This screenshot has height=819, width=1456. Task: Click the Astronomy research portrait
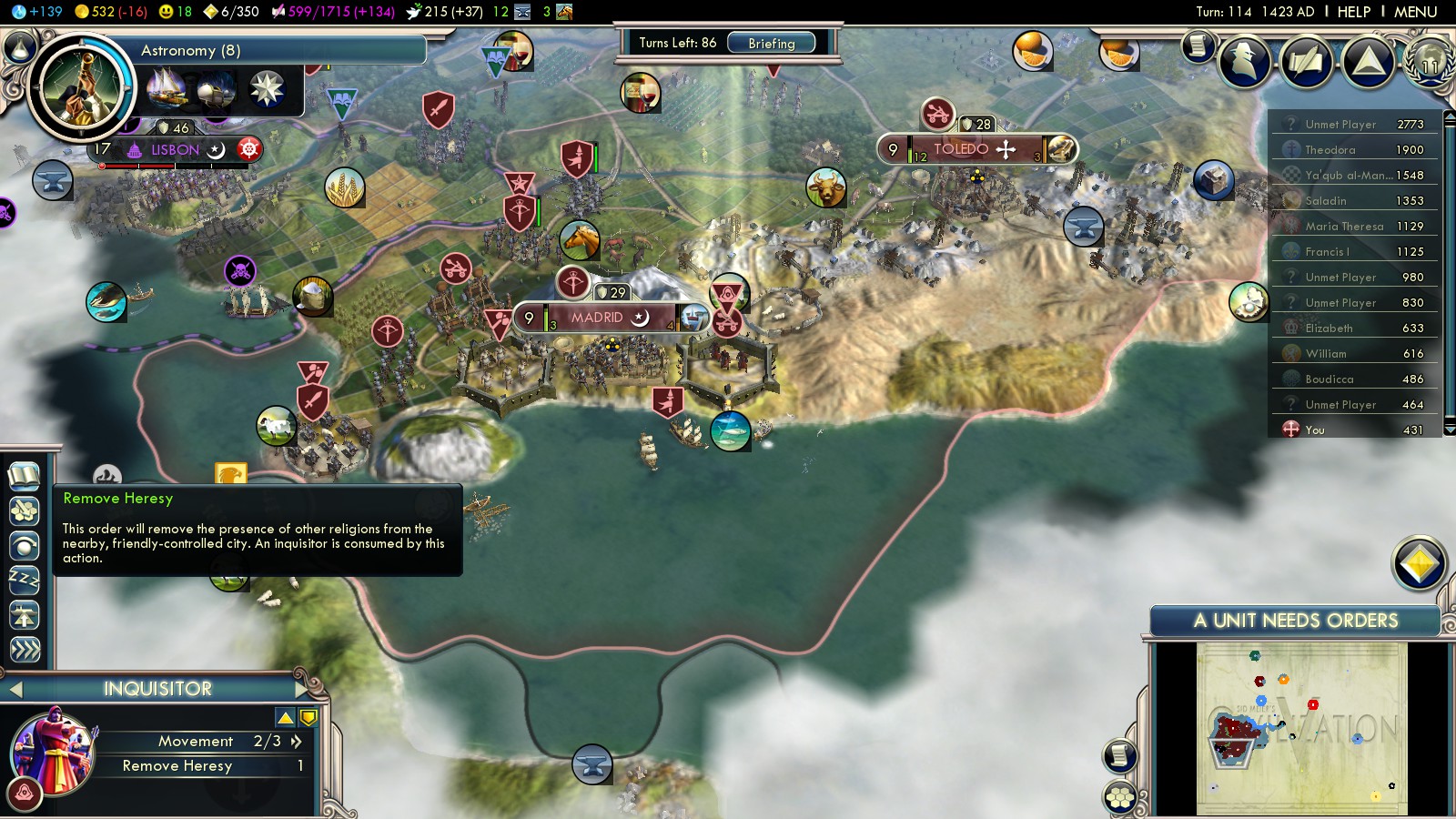[x=81, y=86]
